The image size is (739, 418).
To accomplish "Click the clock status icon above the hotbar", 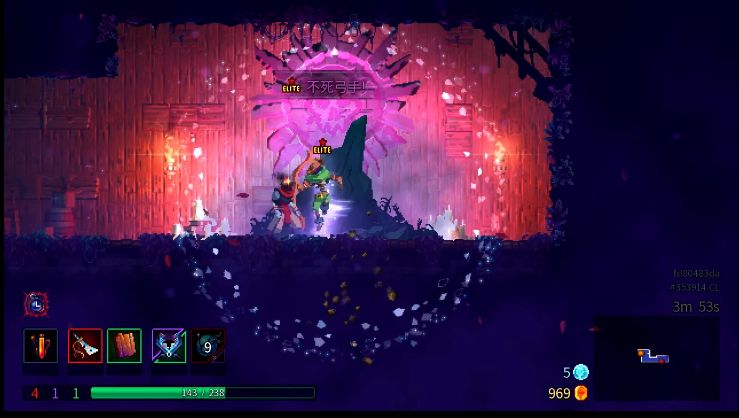I will 35,303.
